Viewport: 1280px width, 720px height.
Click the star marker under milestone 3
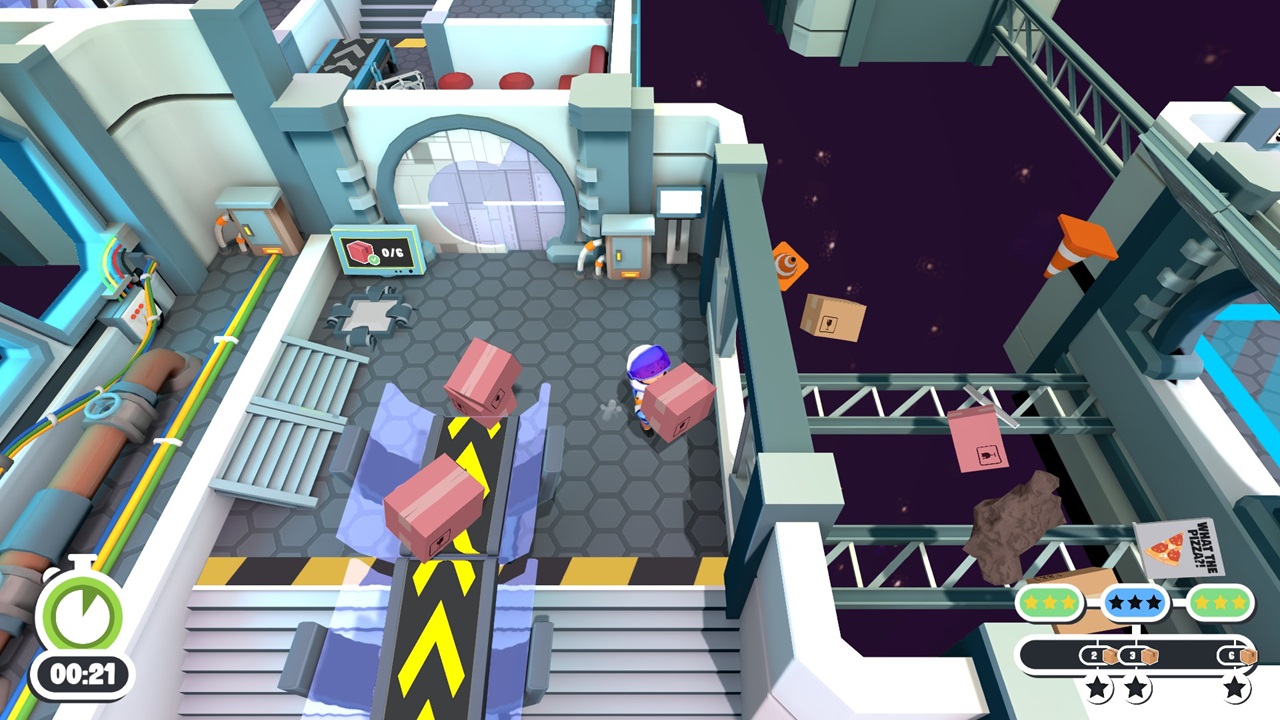pos(1134,689)
